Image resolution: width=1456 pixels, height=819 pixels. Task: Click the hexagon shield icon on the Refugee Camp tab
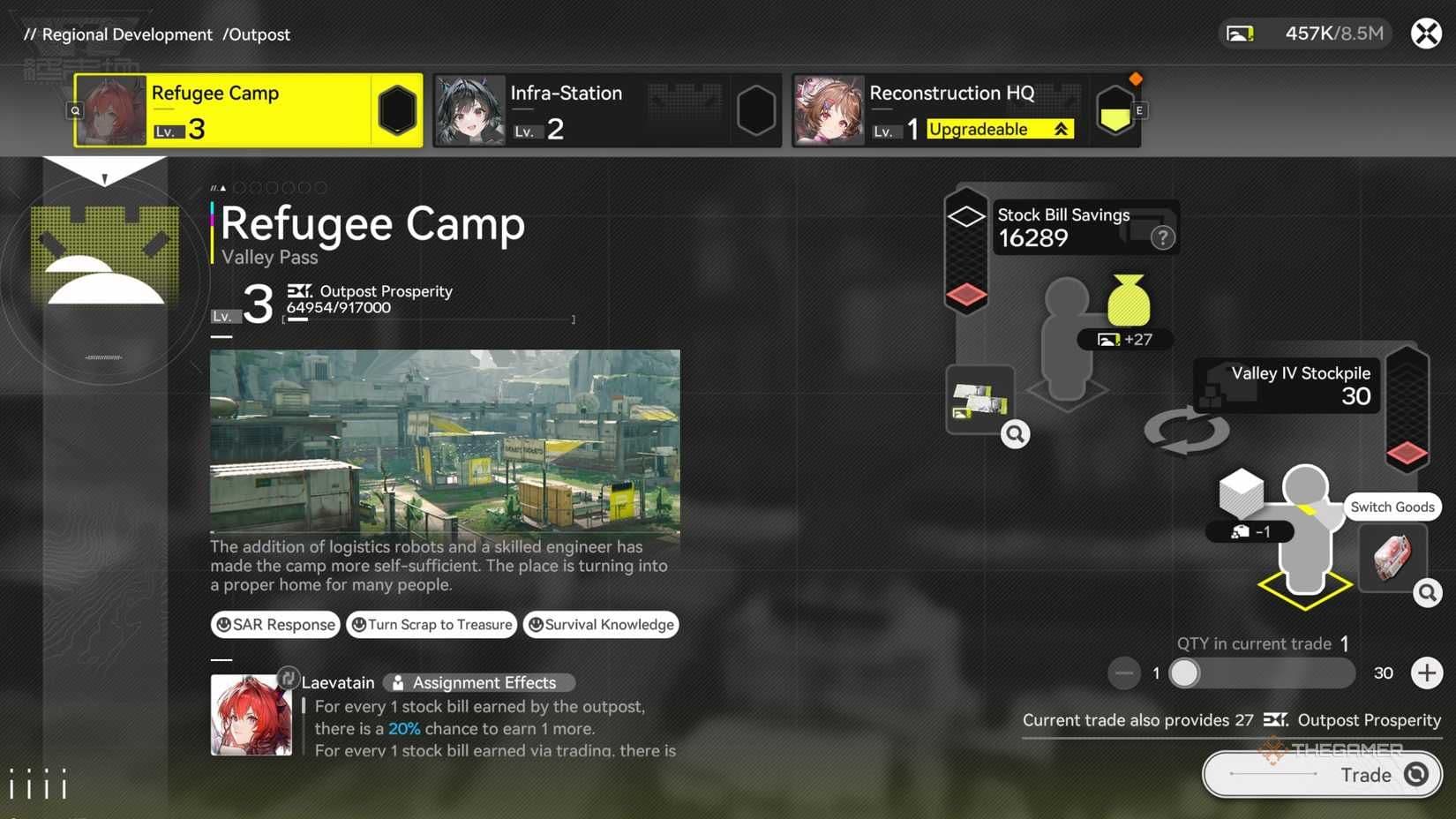coord(394,109)
